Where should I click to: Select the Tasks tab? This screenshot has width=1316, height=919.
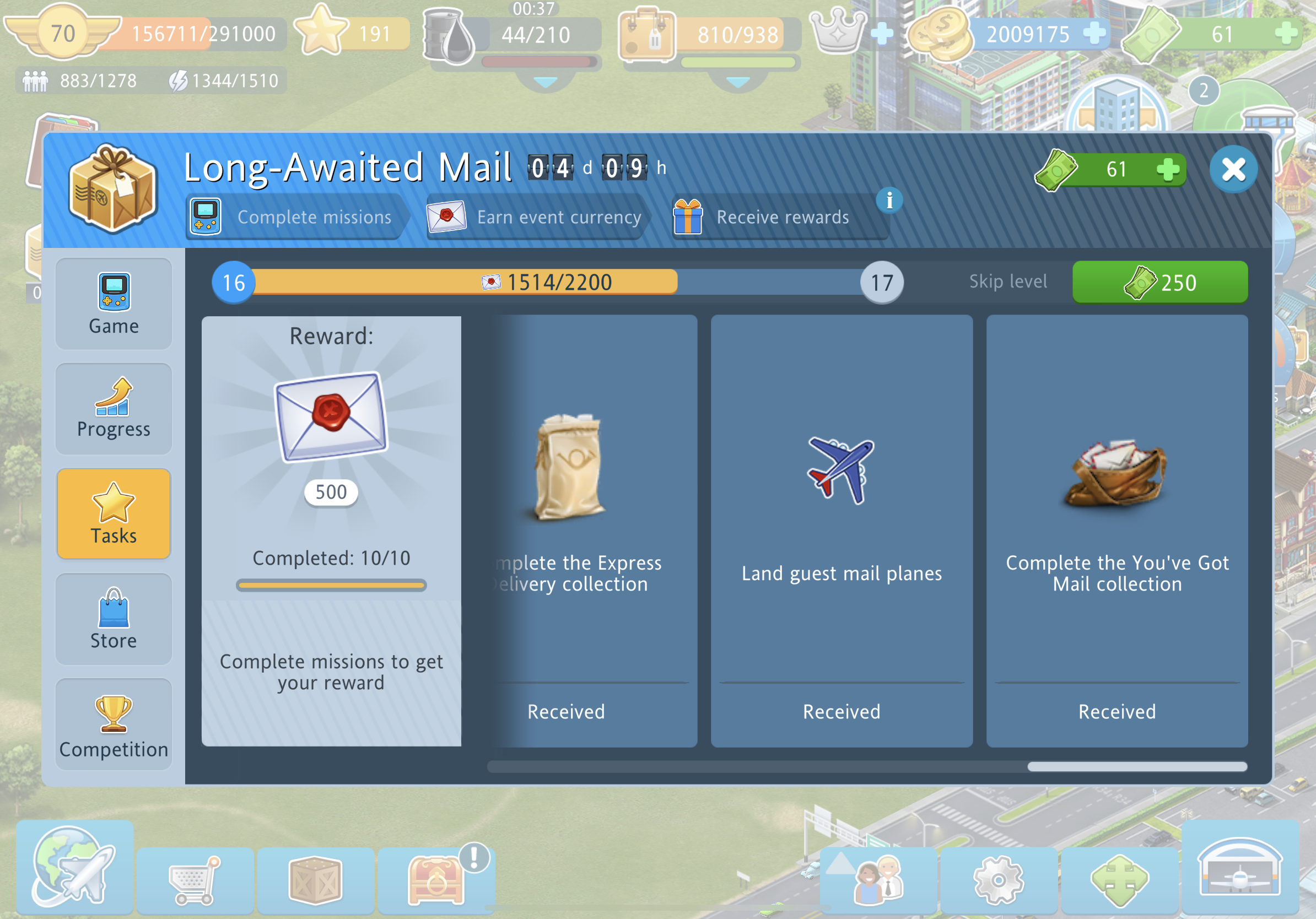pos(114,513)
